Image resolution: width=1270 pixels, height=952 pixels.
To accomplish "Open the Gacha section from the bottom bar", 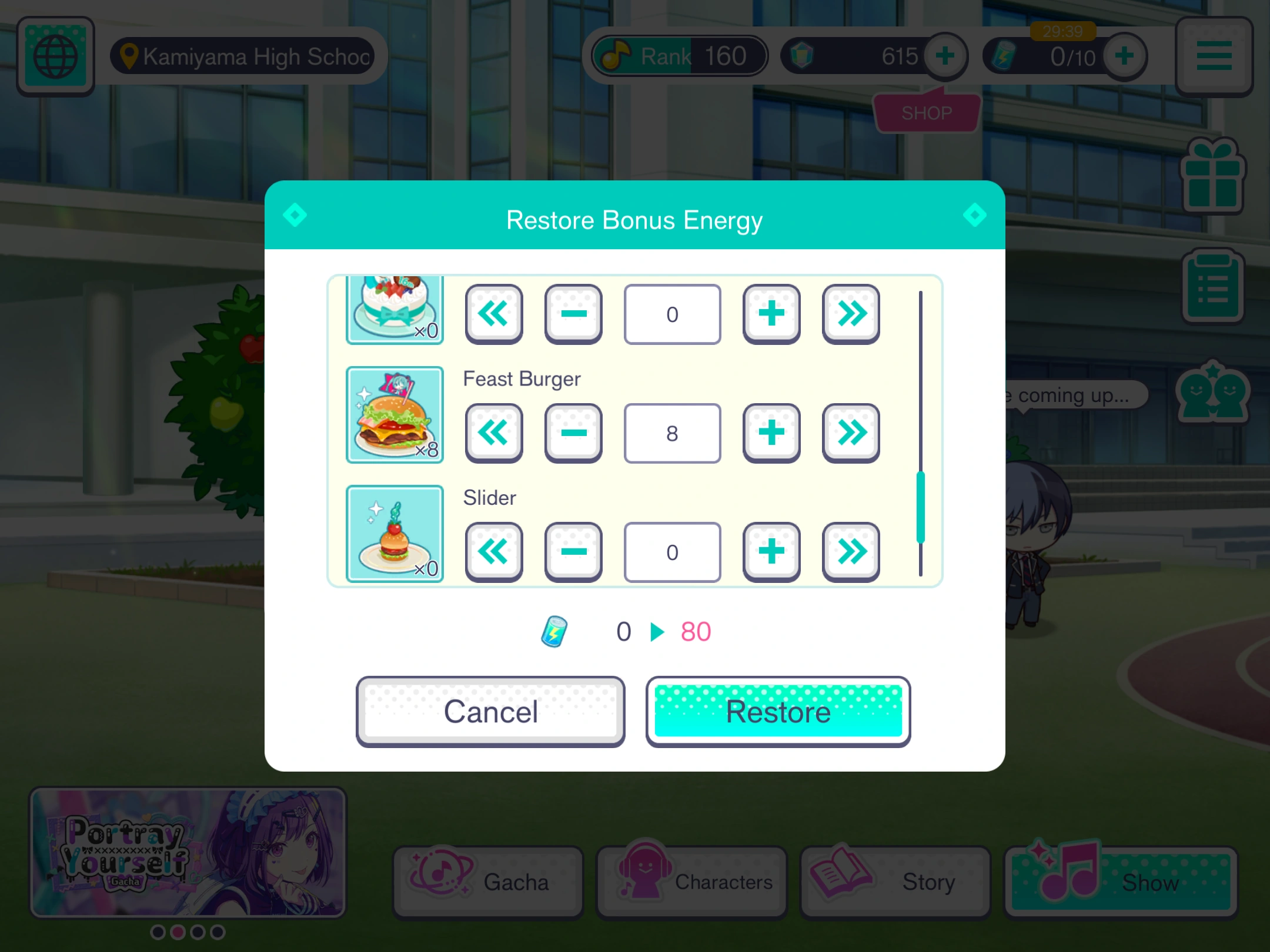I will (487, 881).
